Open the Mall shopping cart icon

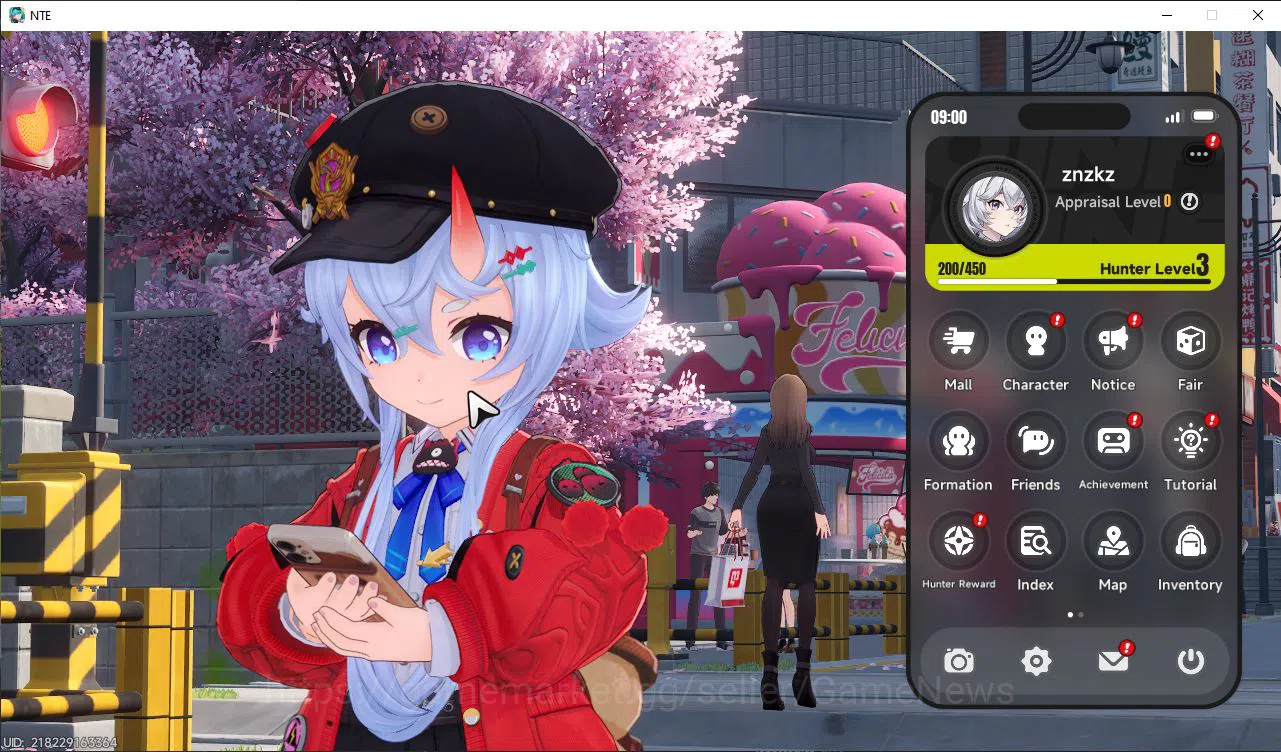(x=958, y=340)
